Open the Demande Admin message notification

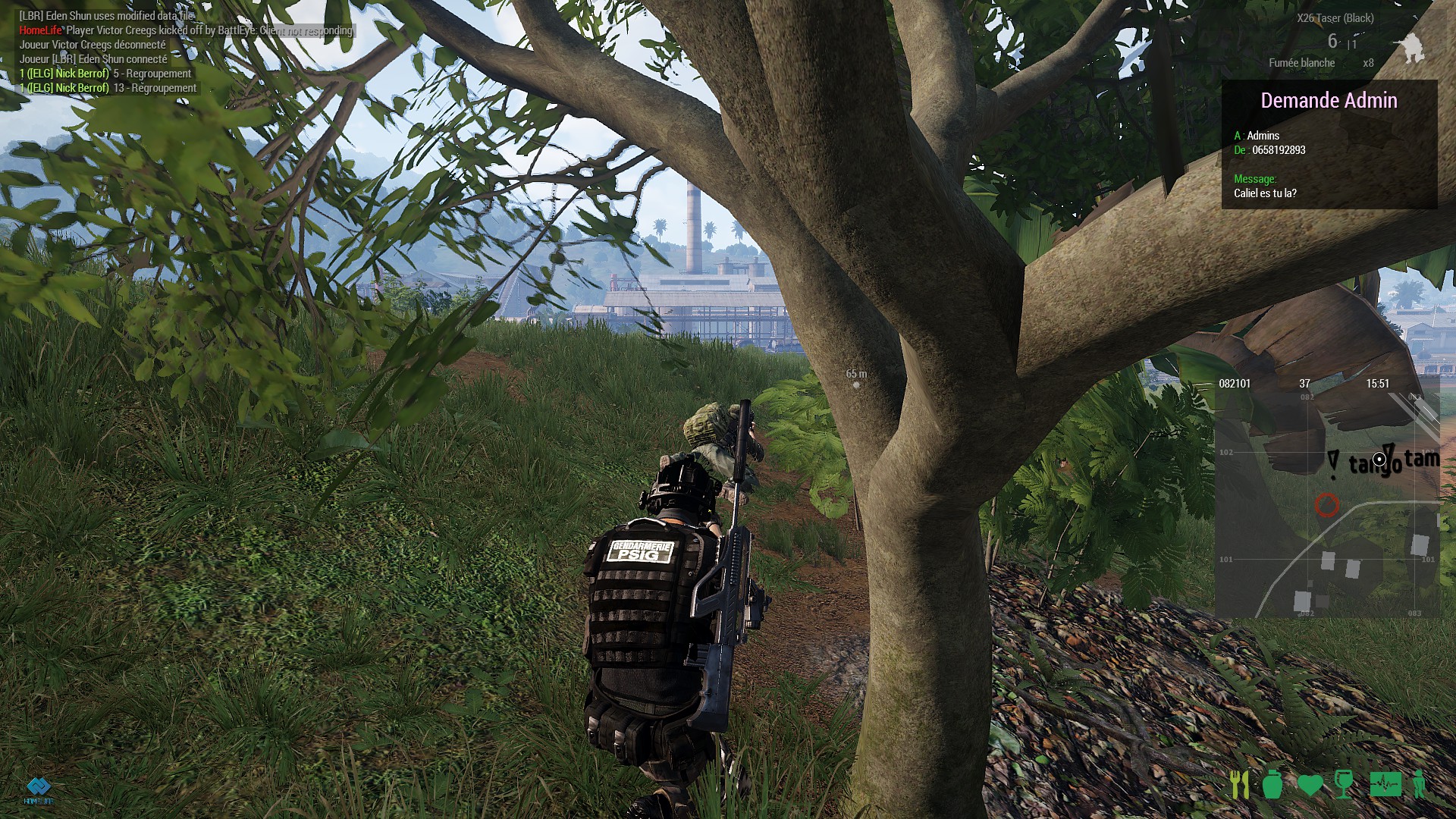click(x=1329, y=144)
